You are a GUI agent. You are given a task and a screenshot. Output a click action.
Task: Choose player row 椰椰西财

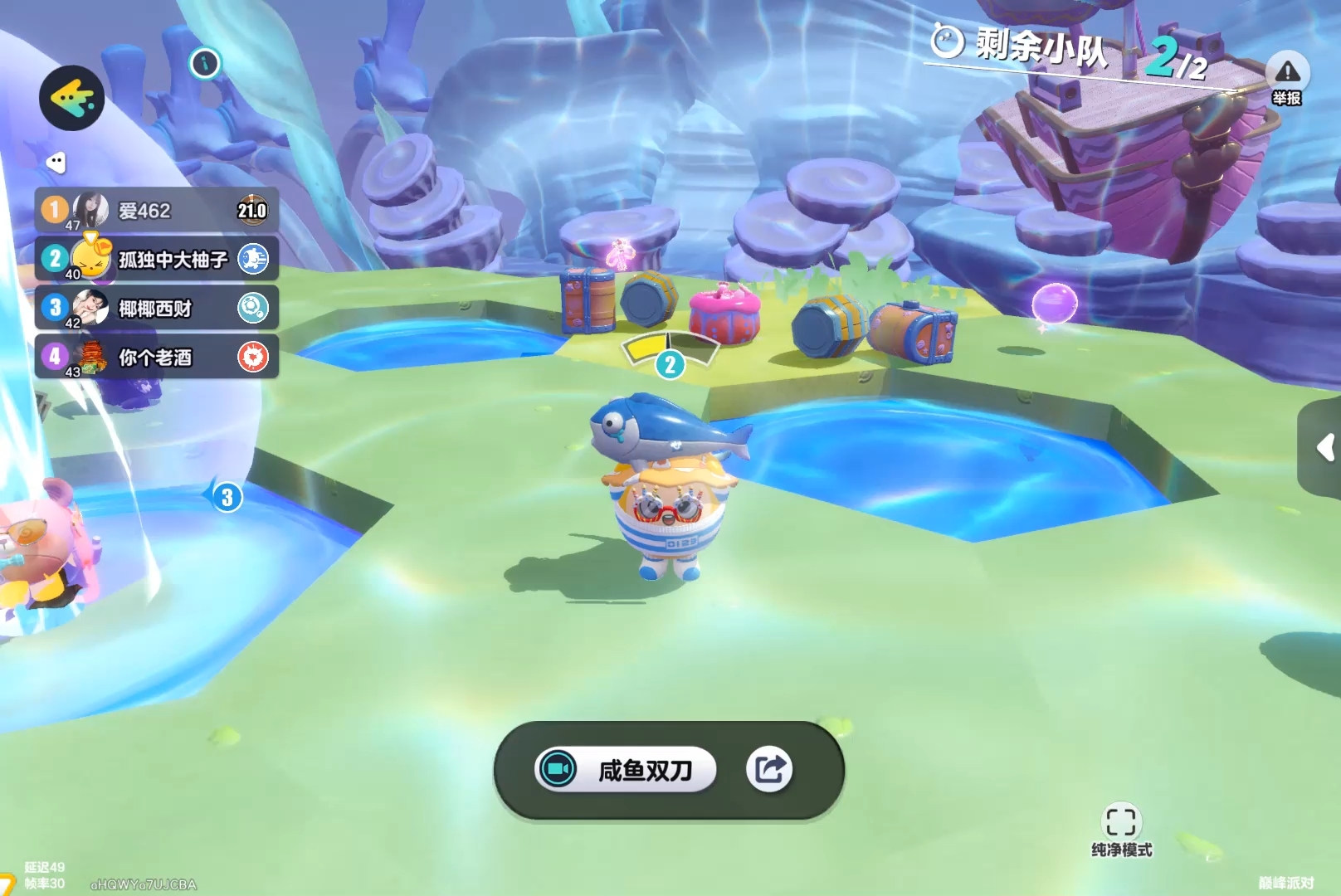point(156,308)
